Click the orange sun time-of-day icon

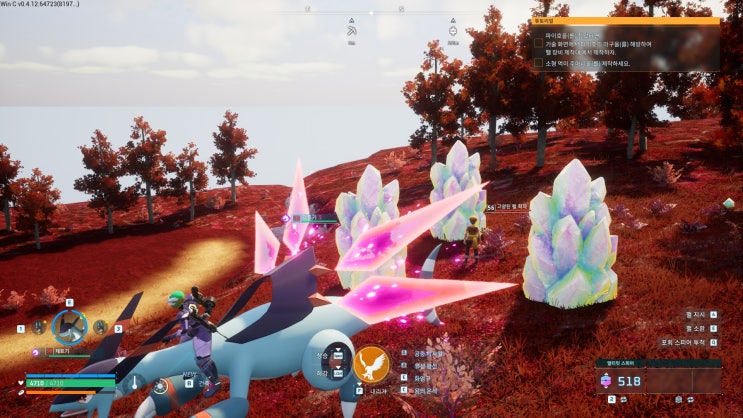click(x=161, y=386)
